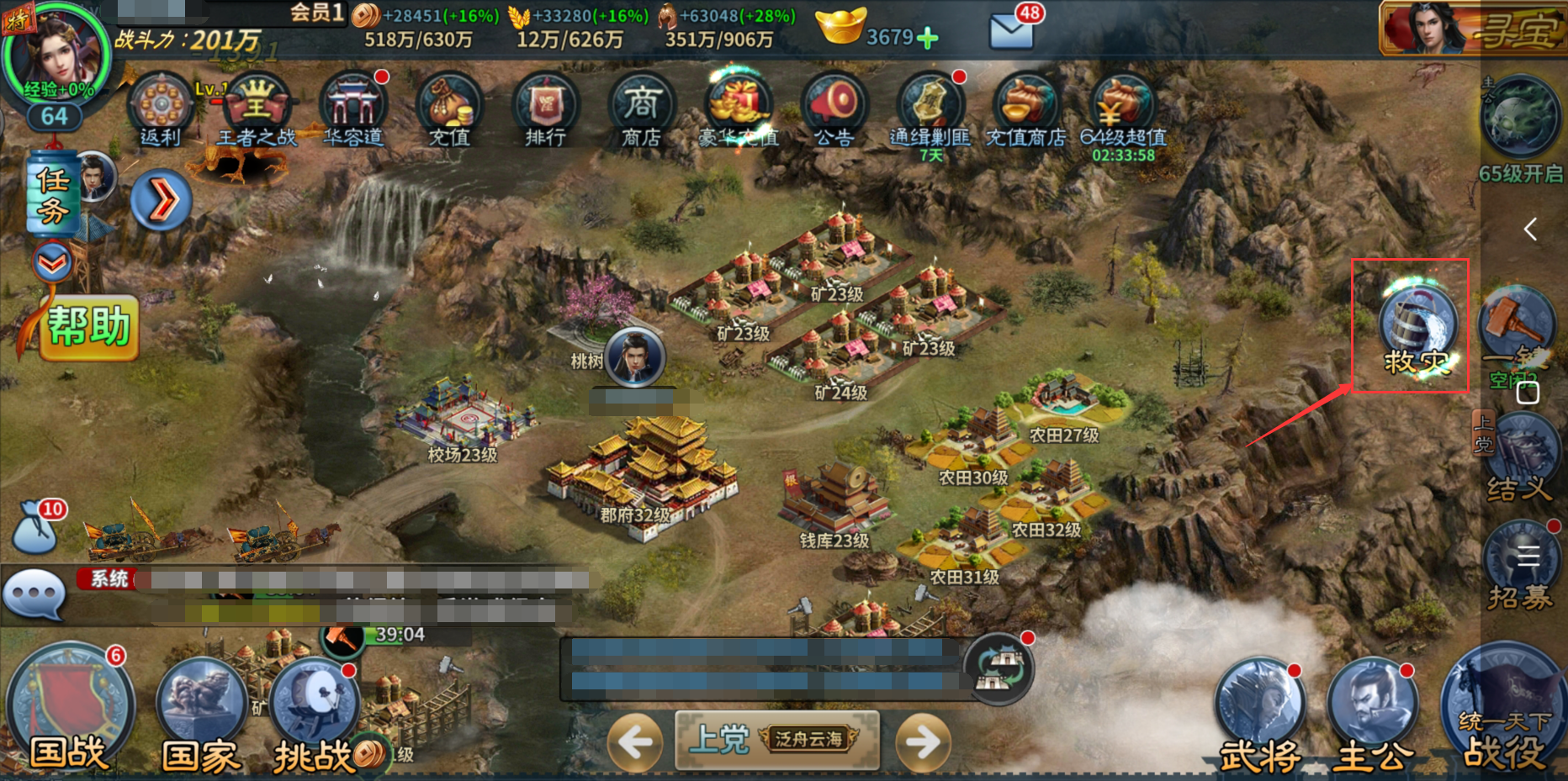Open the chat speech bubble
This screenshot has width=1568, height=781.
coord(34,593)
